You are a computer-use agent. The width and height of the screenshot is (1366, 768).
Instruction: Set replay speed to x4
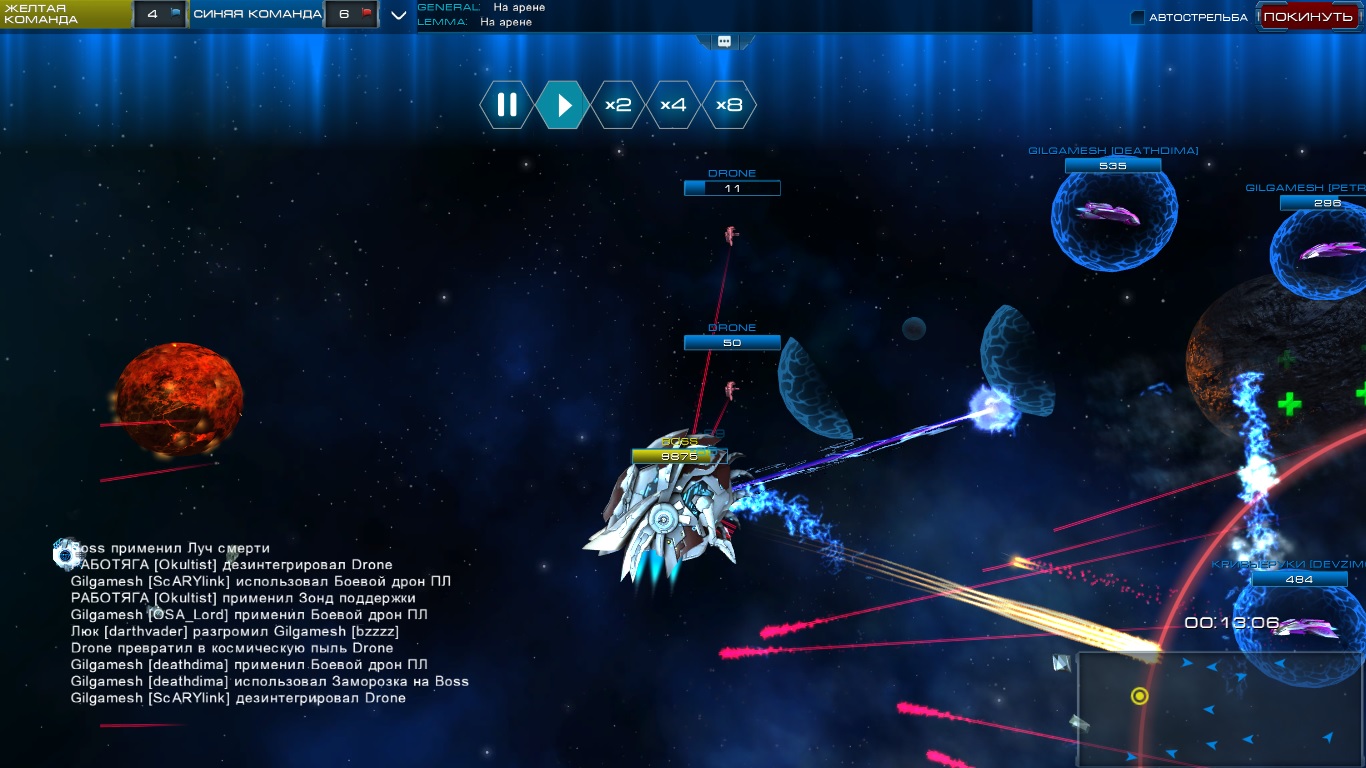(x=673, y=105)
